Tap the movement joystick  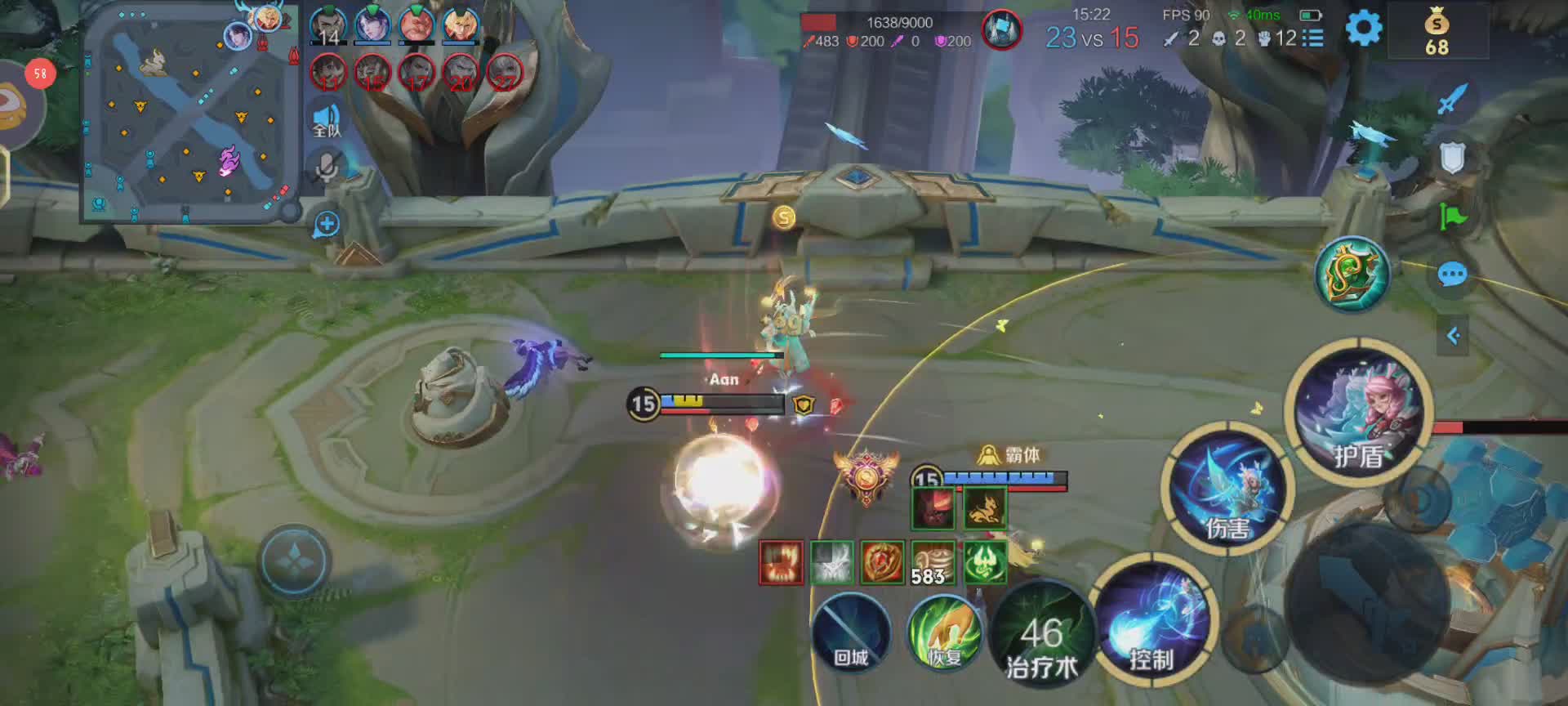click(294, 561)
